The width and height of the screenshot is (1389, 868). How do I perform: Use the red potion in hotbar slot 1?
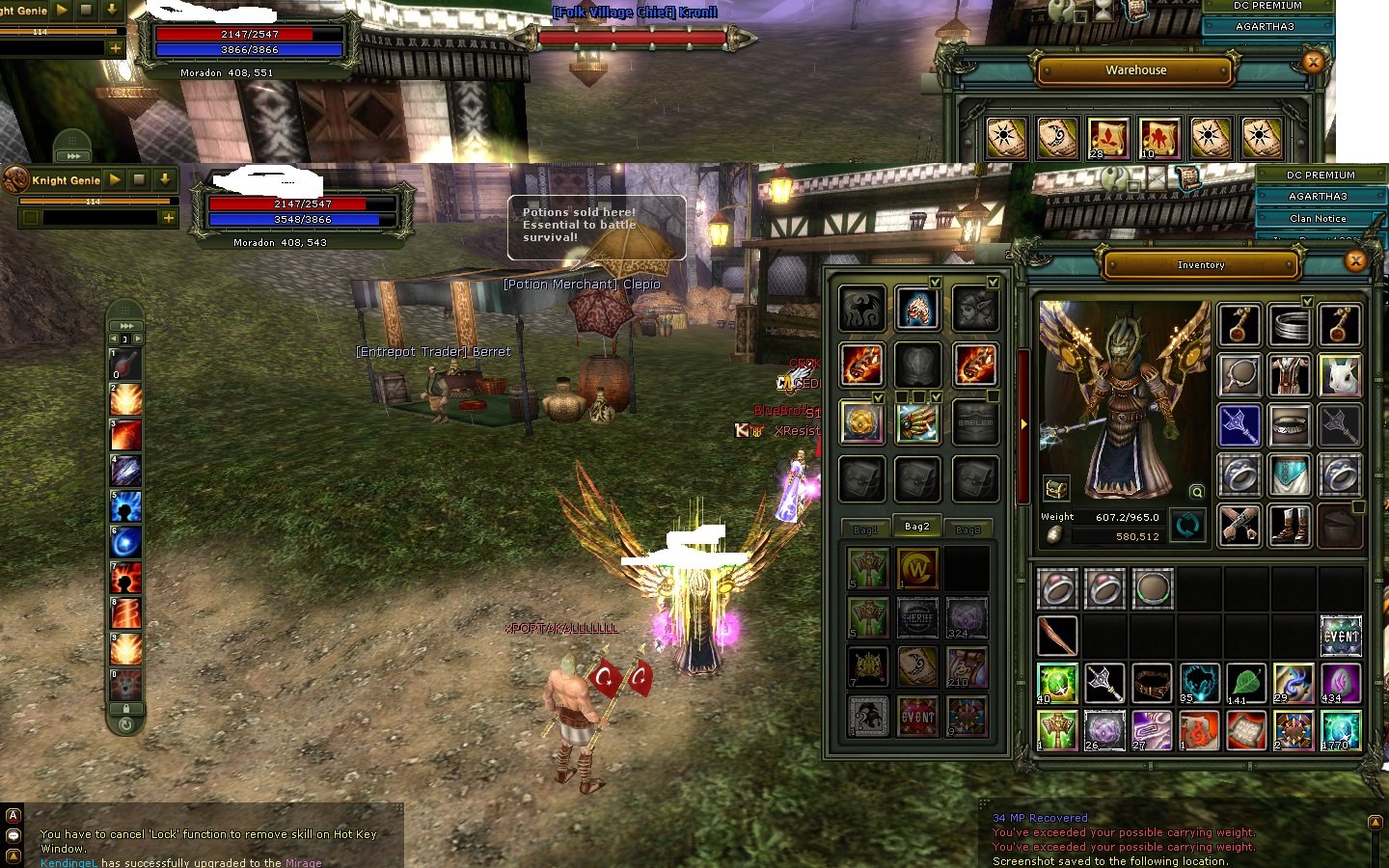tap(126, 366)
